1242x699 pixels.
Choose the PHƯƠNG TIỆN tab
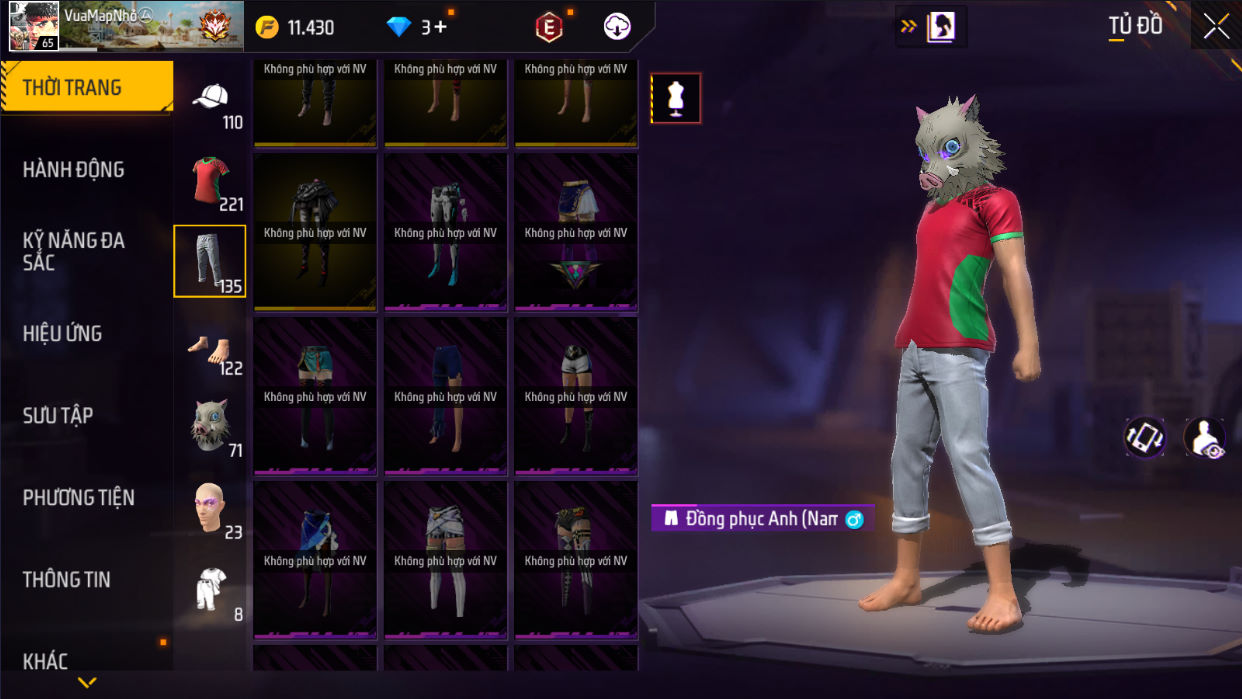[78, 498]
